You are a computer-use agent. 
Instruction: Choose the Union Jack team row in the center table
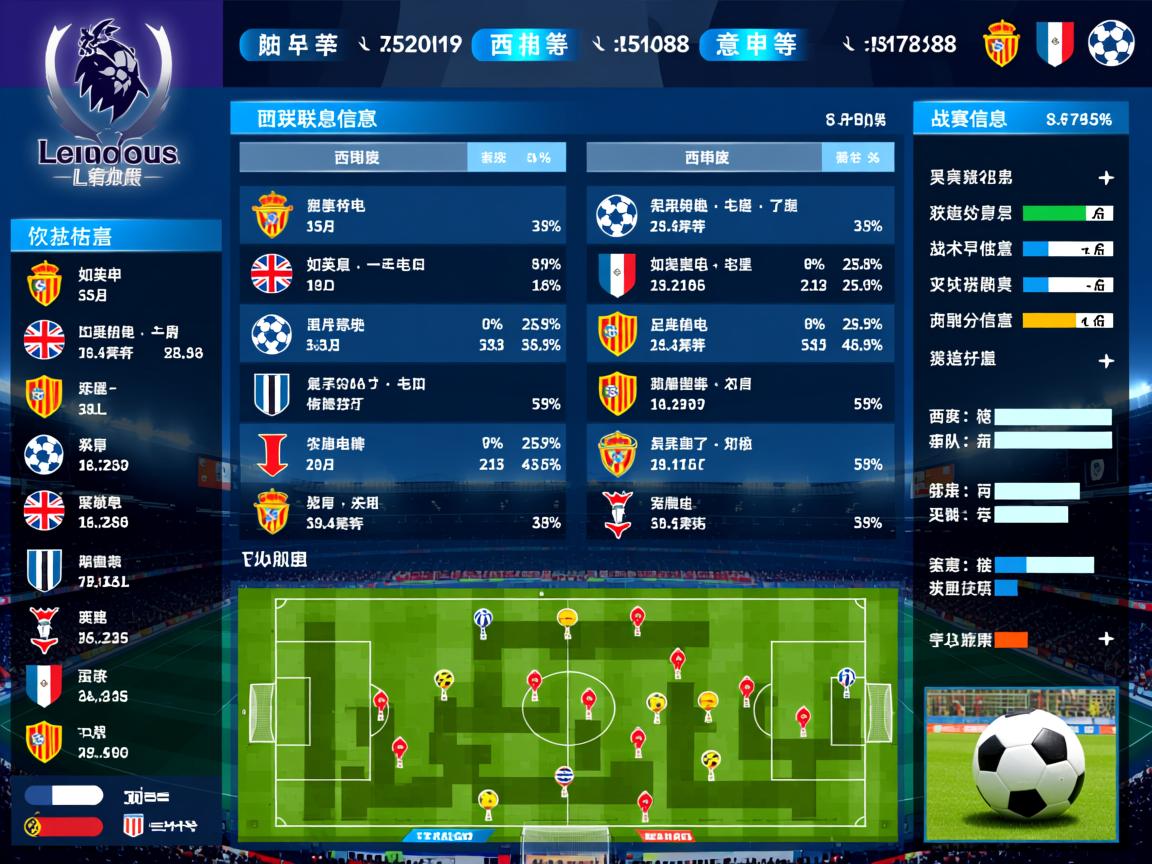[402, 274]
